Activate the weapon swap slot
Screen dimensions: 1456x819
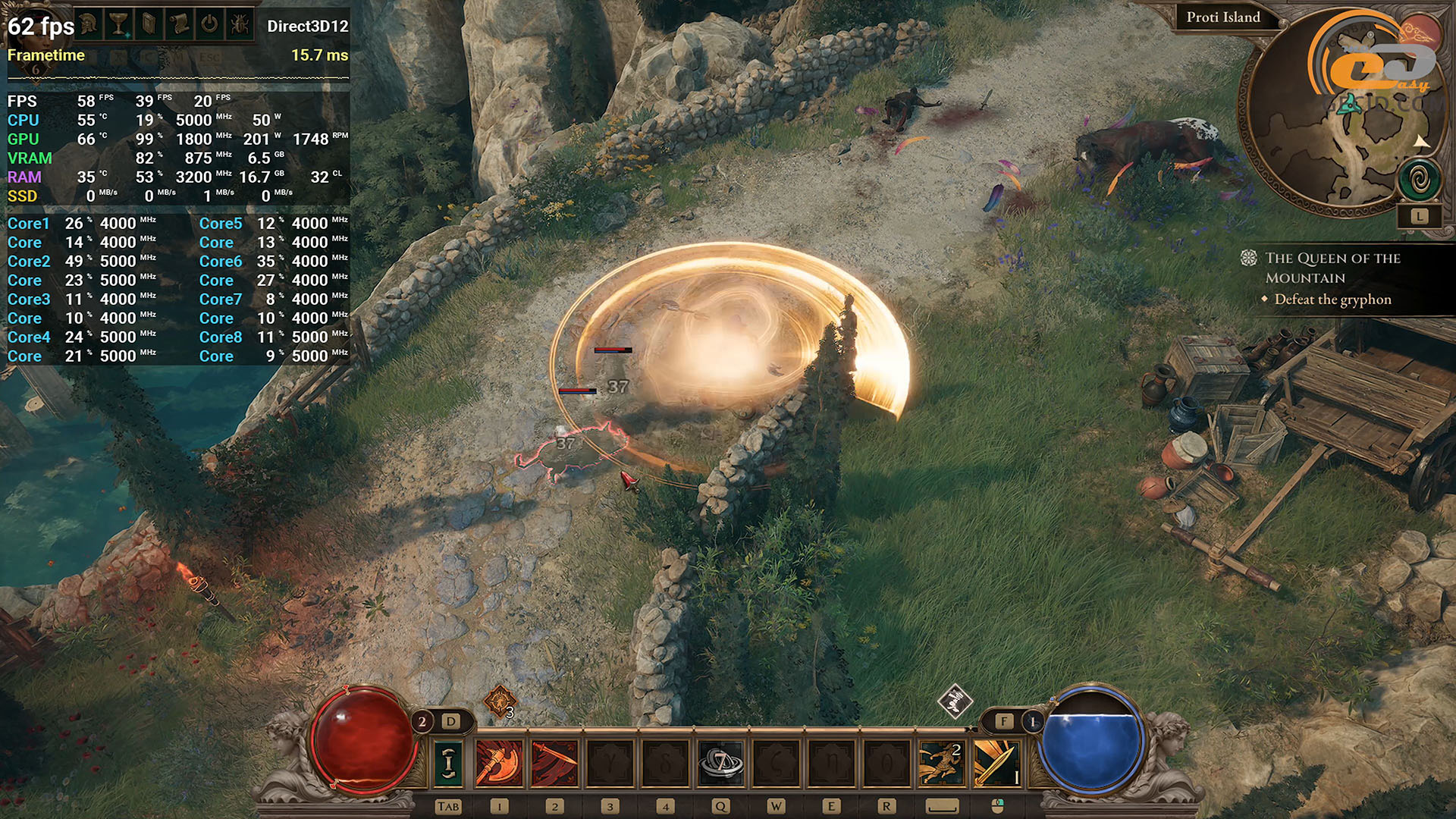[448, 763]
